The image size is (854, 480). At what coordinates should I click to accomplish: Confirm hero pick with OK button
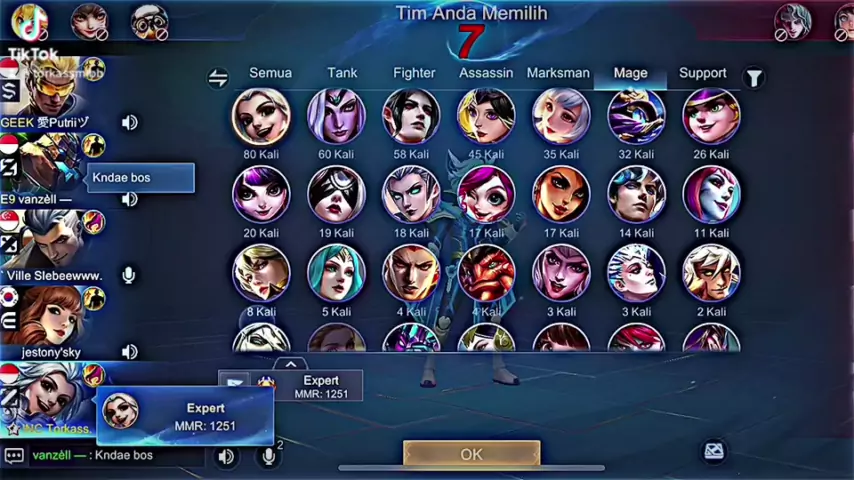[x=471, y=454]
